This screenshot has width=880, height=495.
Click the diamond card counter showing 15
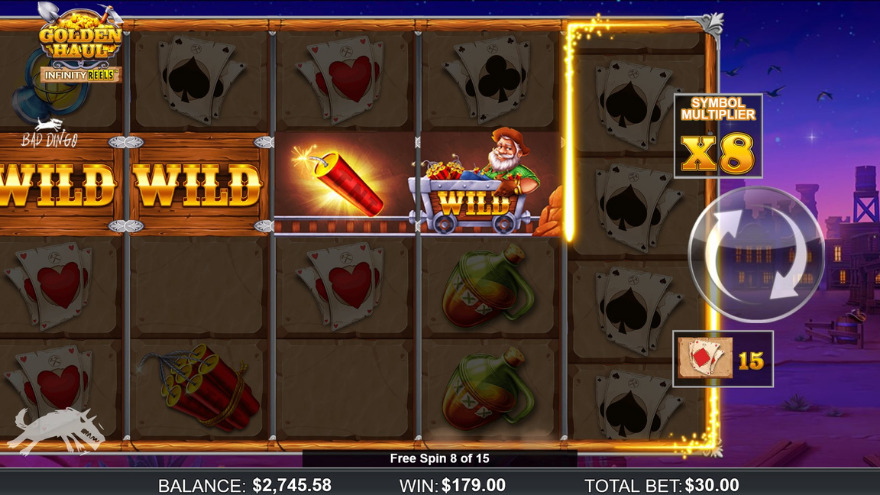[x=722, y=359]
